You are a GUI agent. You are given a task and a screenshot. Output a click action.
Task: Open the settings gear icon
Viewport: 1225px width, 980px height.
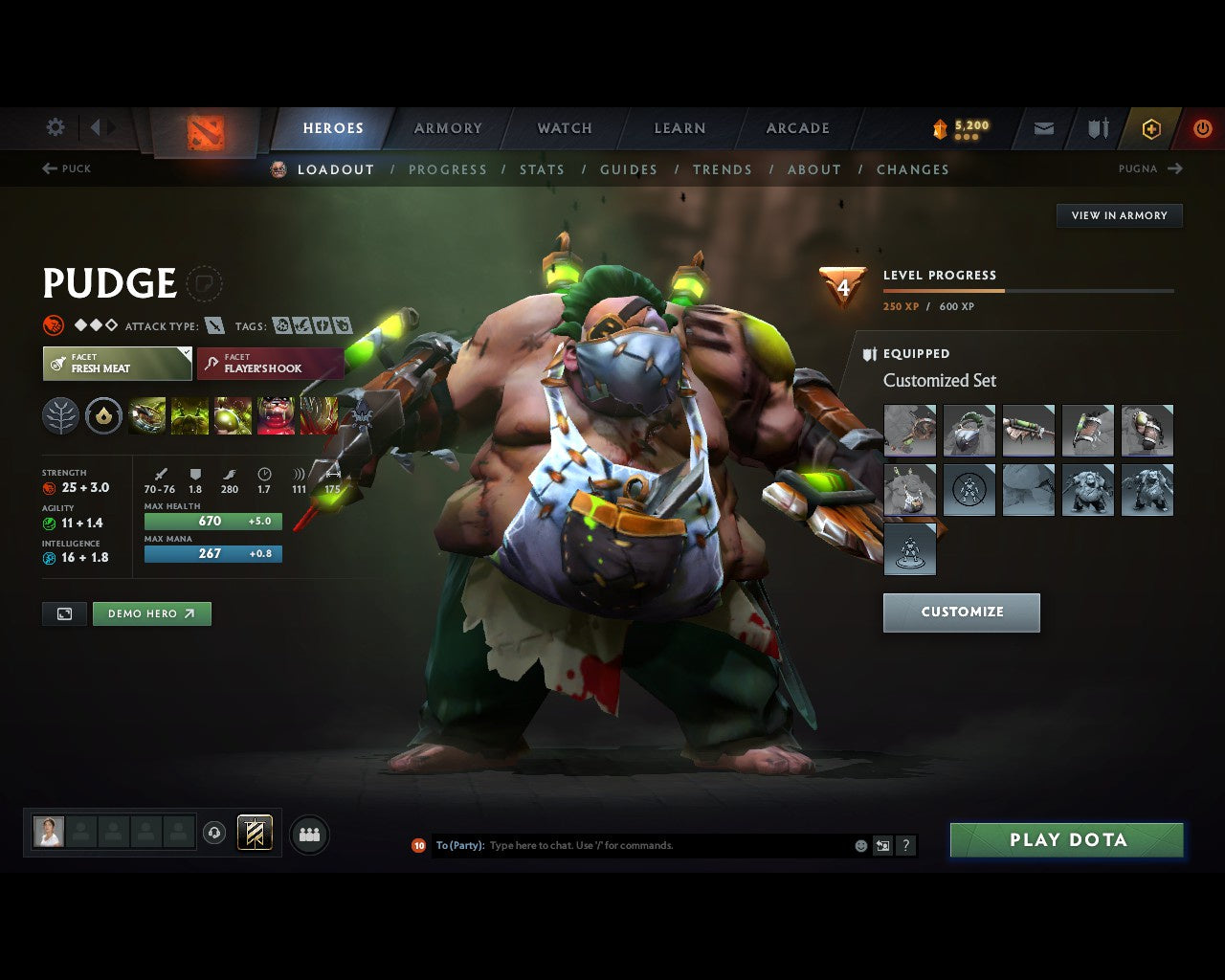coord(55,127)
